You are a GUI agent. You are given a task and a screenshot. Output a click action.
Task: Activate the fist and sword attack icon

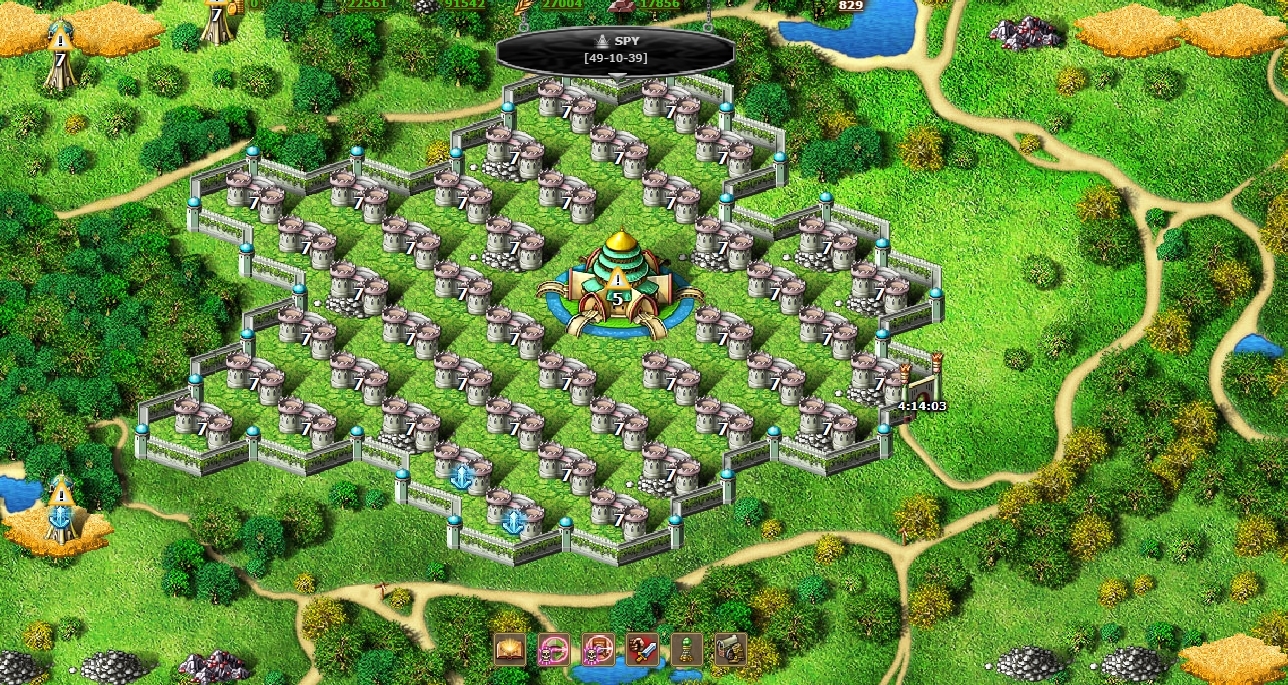coord(642,650)
